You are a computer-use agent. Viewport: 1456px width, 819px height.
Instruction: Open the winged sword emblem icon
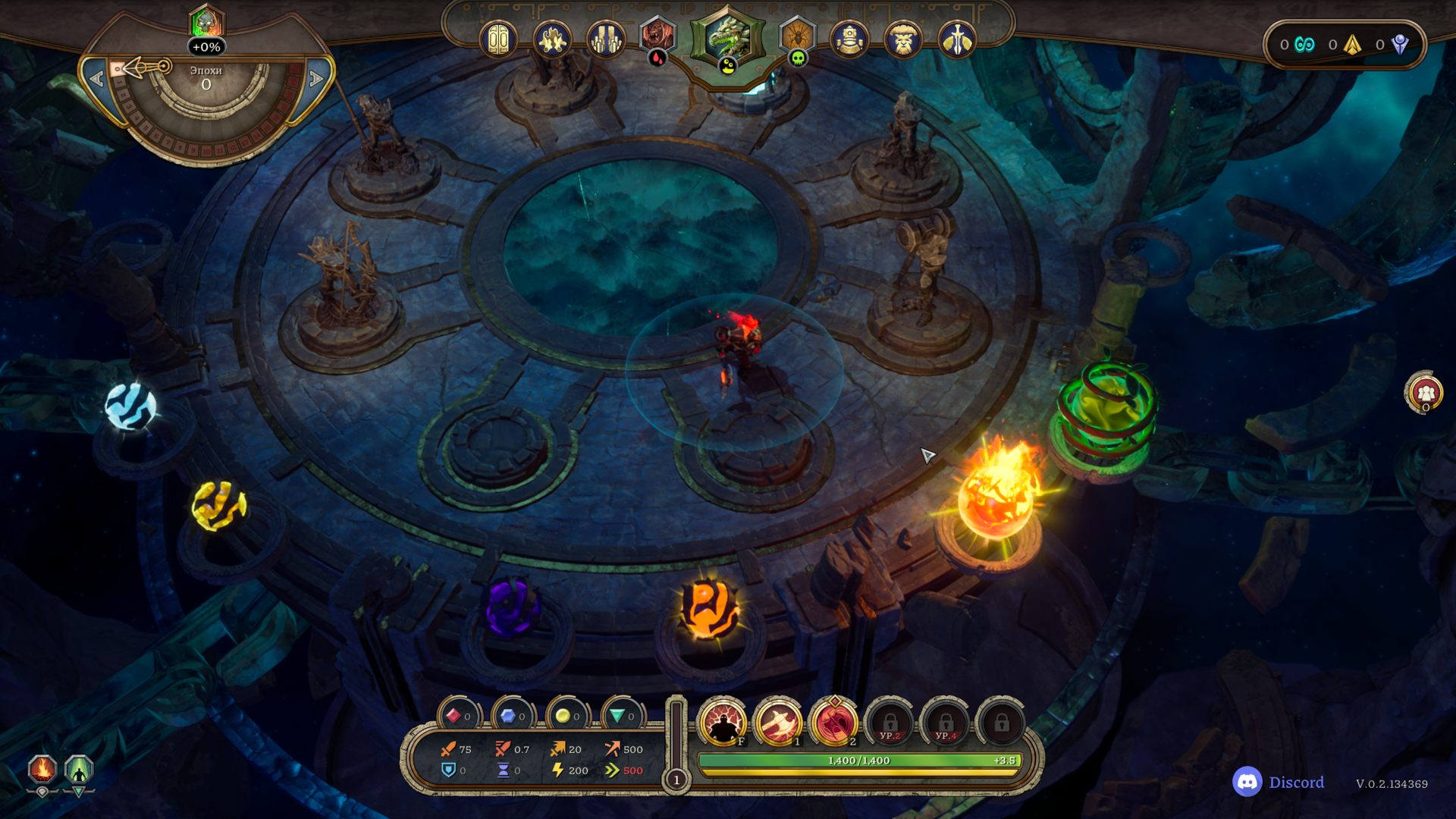[x=956, y=39]
